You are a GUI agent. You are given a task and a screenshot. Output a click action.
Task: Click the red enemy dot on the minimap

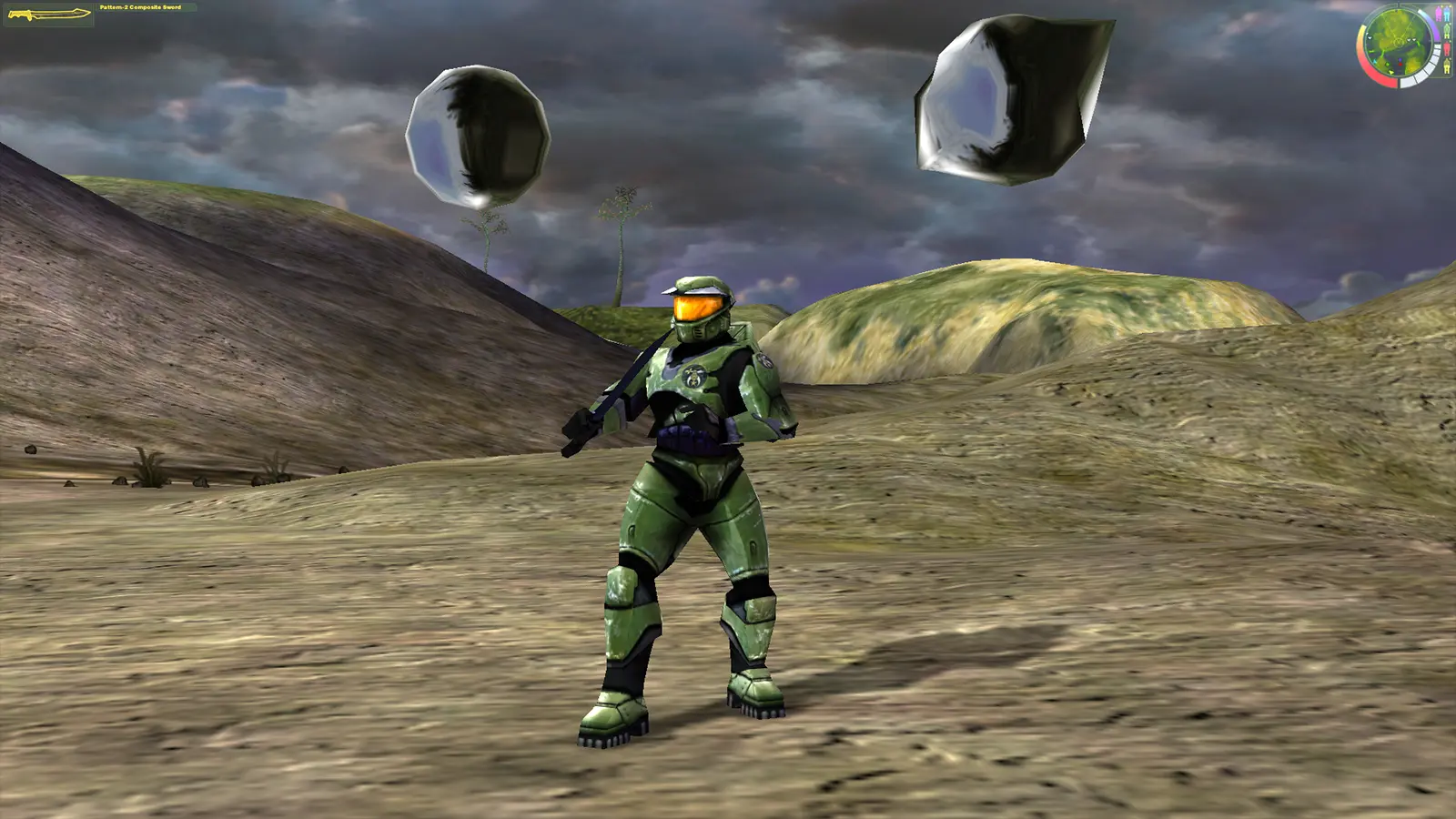tap(1400, 65)
